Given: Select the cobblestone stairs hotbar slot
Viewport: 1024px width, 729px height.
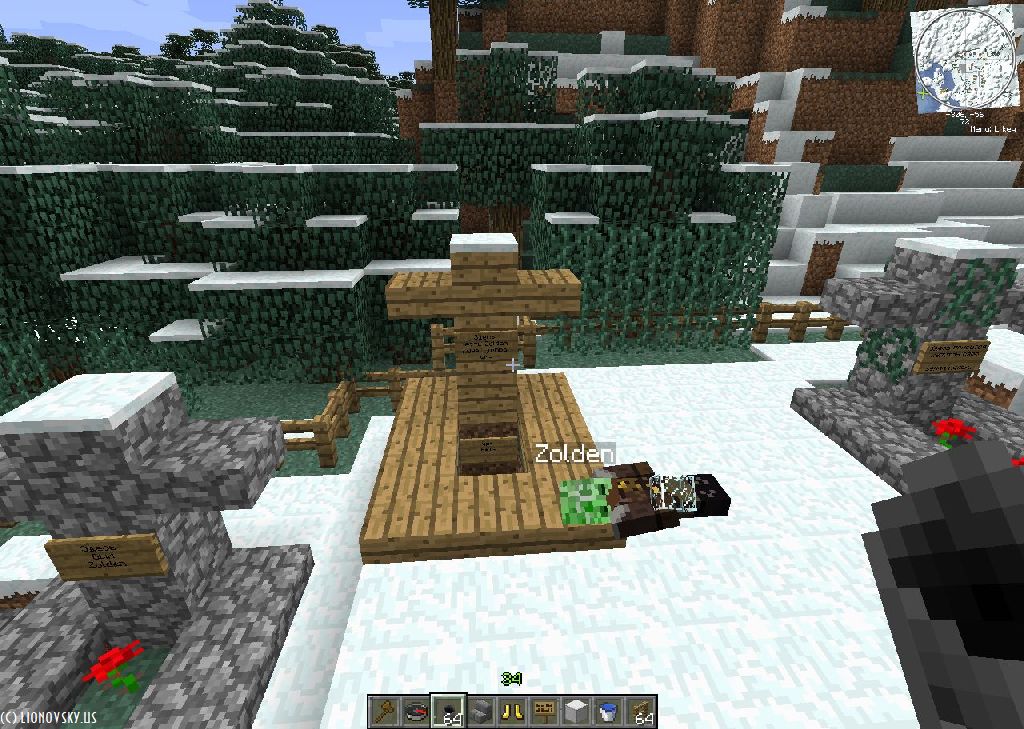Looking at the screenshot, I should 481,711.
